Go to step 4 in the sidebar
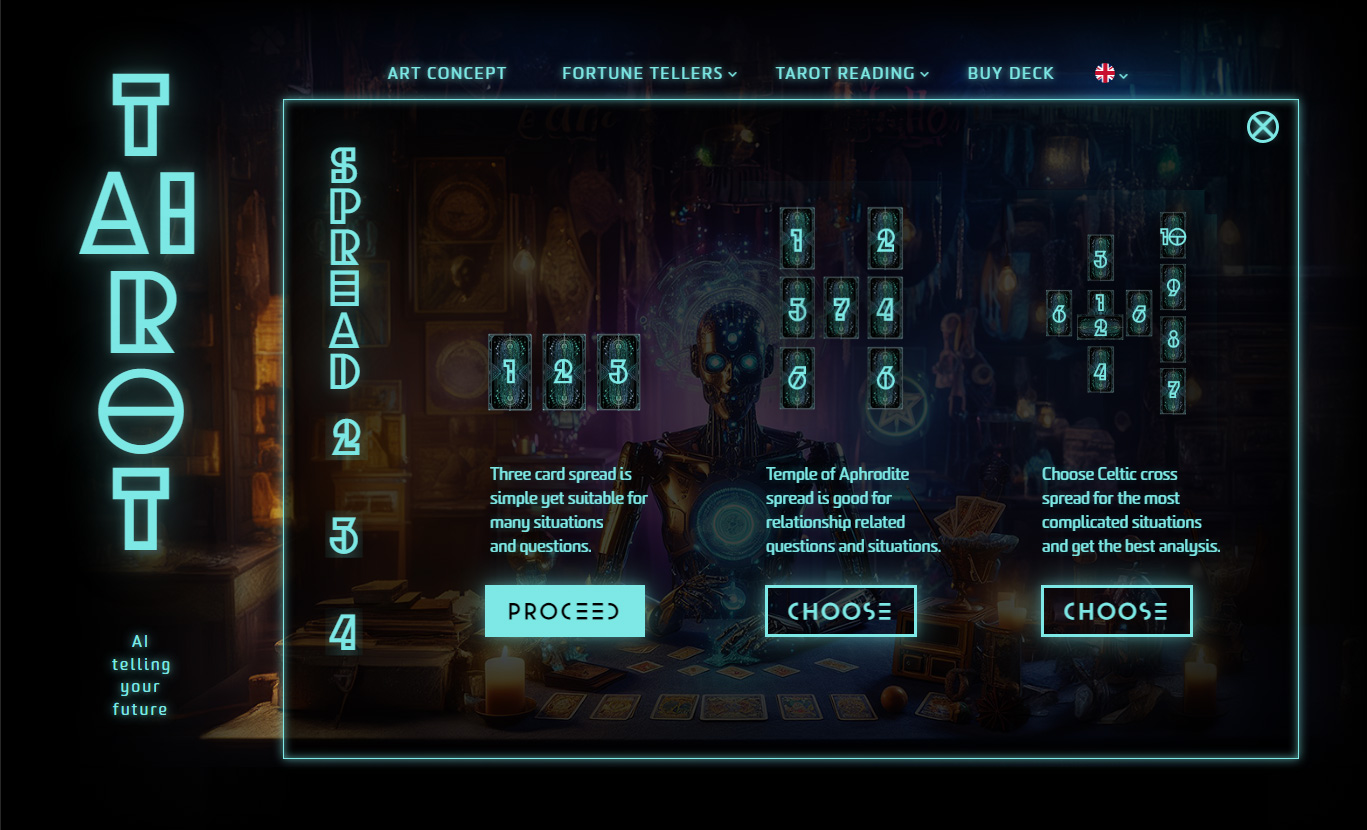The height and width of the screenshot is (830, 1367). (x=343, y=632)
